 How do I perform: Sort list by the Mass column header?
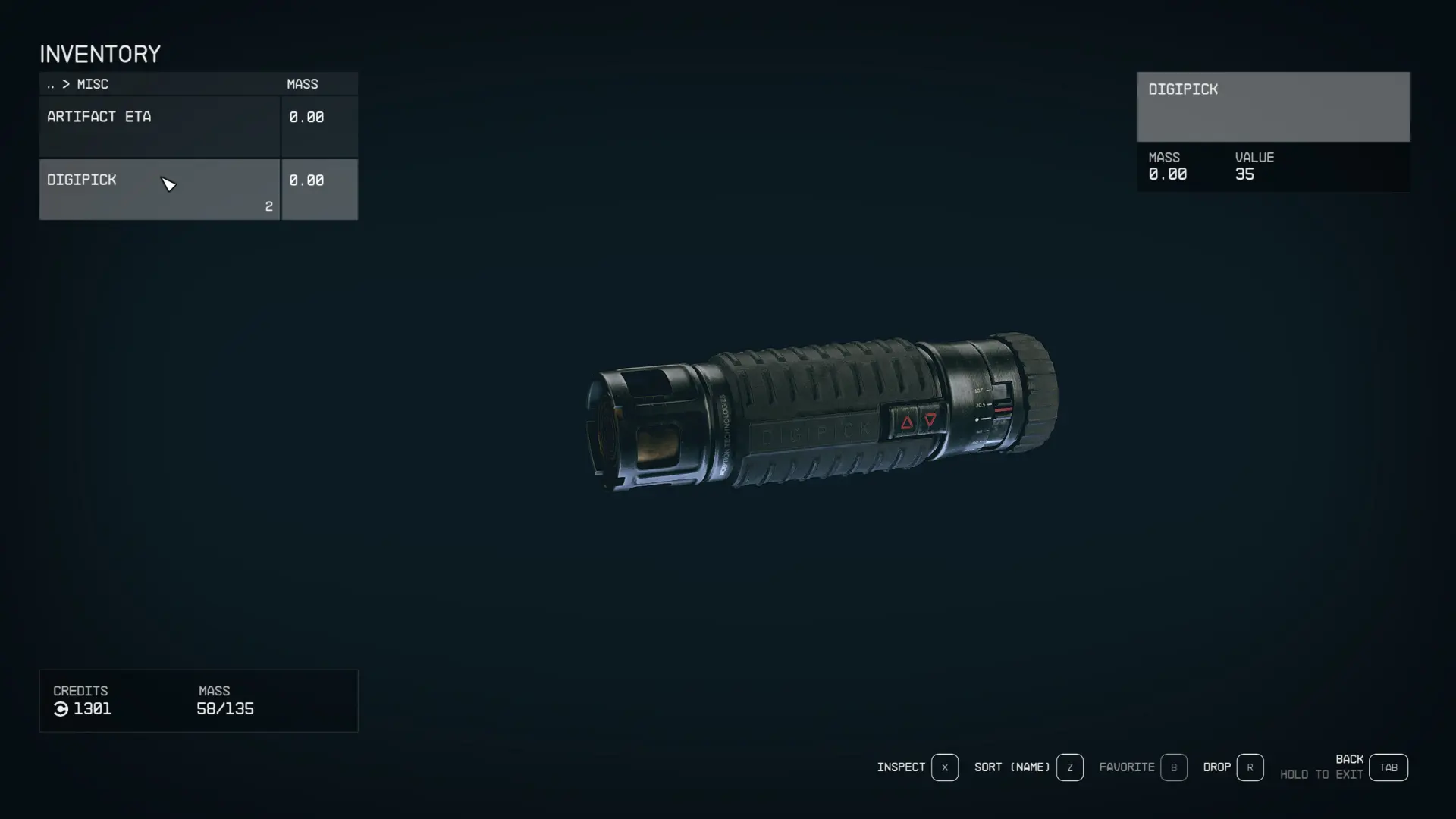(x=303, y=84)
